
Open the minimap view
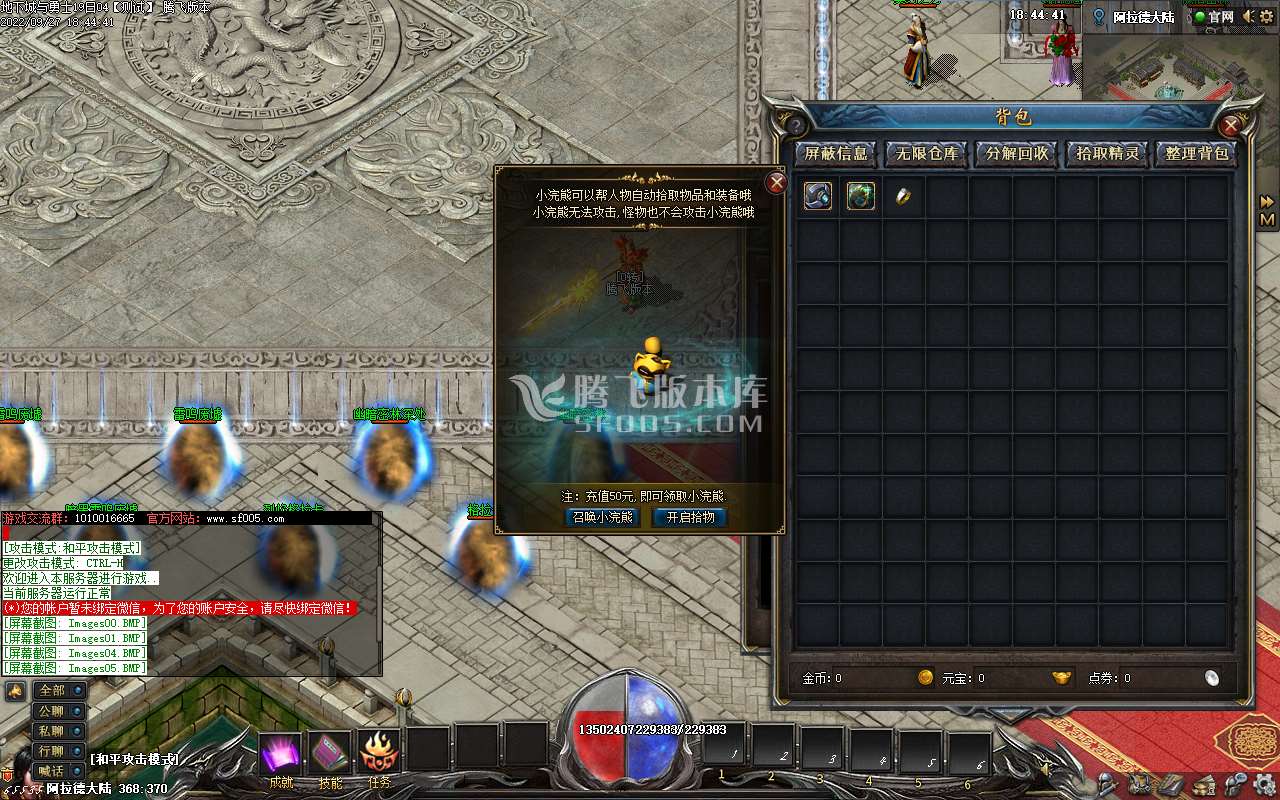(1180, 65)
